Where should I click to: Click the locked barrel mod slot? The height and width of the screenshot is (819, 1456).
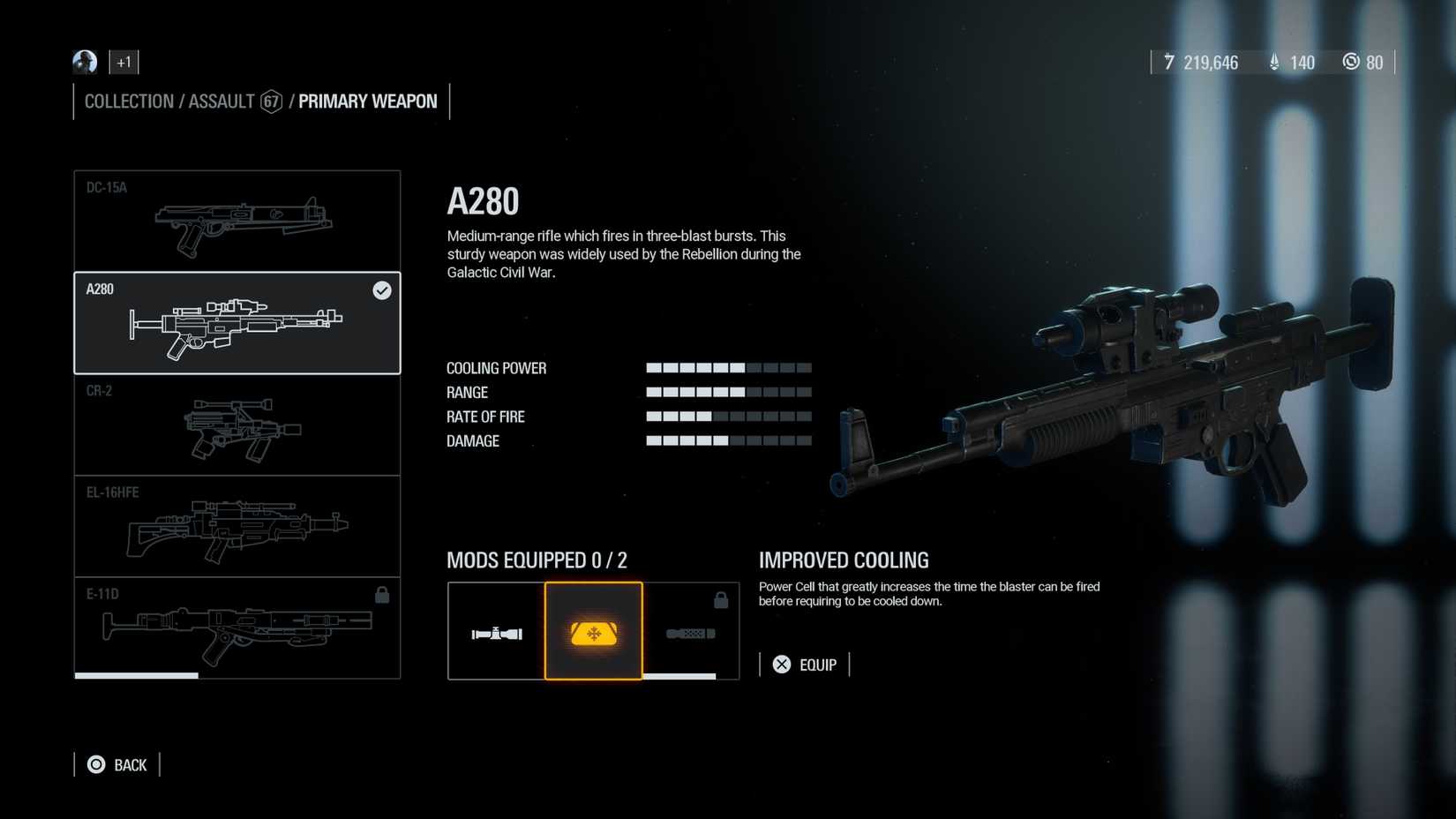pyautogui.click(x=691, y=631)
